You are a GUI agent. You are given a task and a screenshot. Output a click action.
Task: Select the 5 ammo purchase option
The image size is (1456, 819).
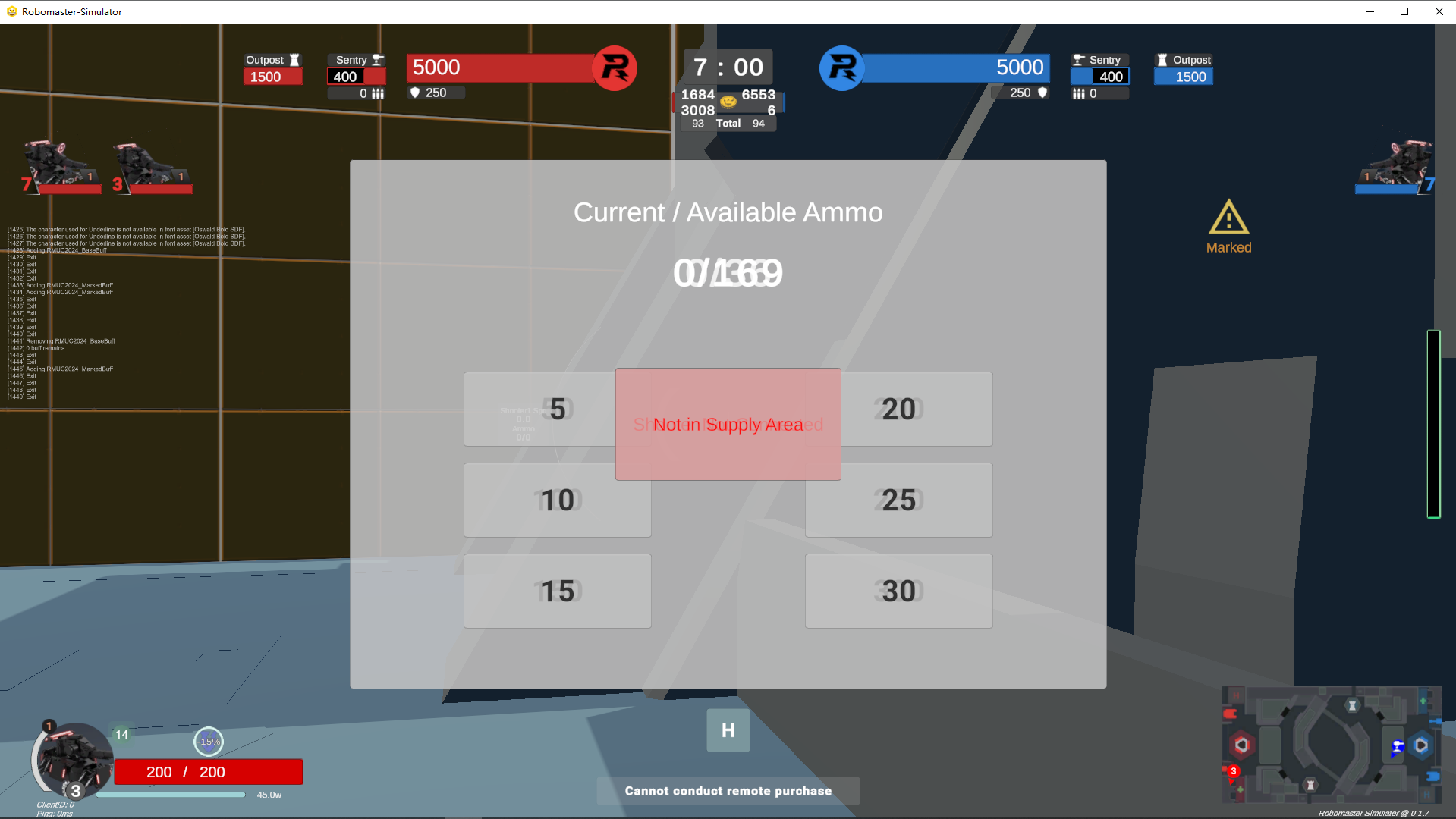(557, 409)
